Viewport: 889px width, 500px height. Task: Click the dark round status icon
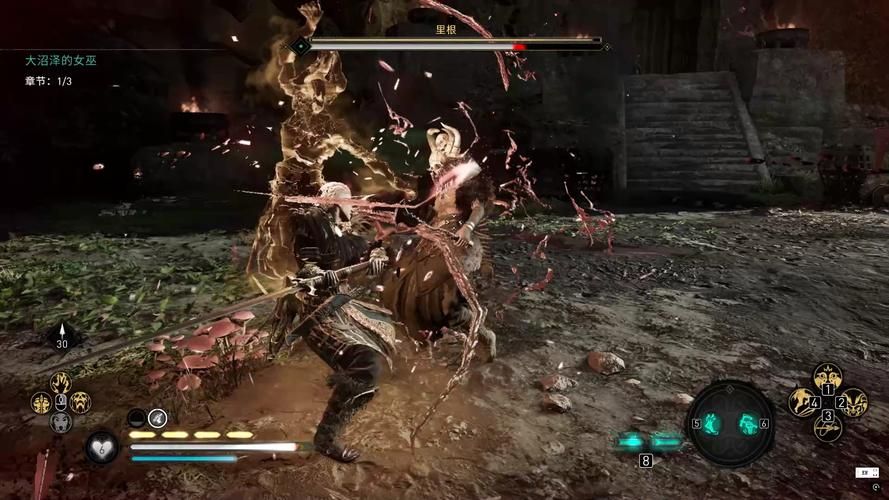click(x=137, y=417)
